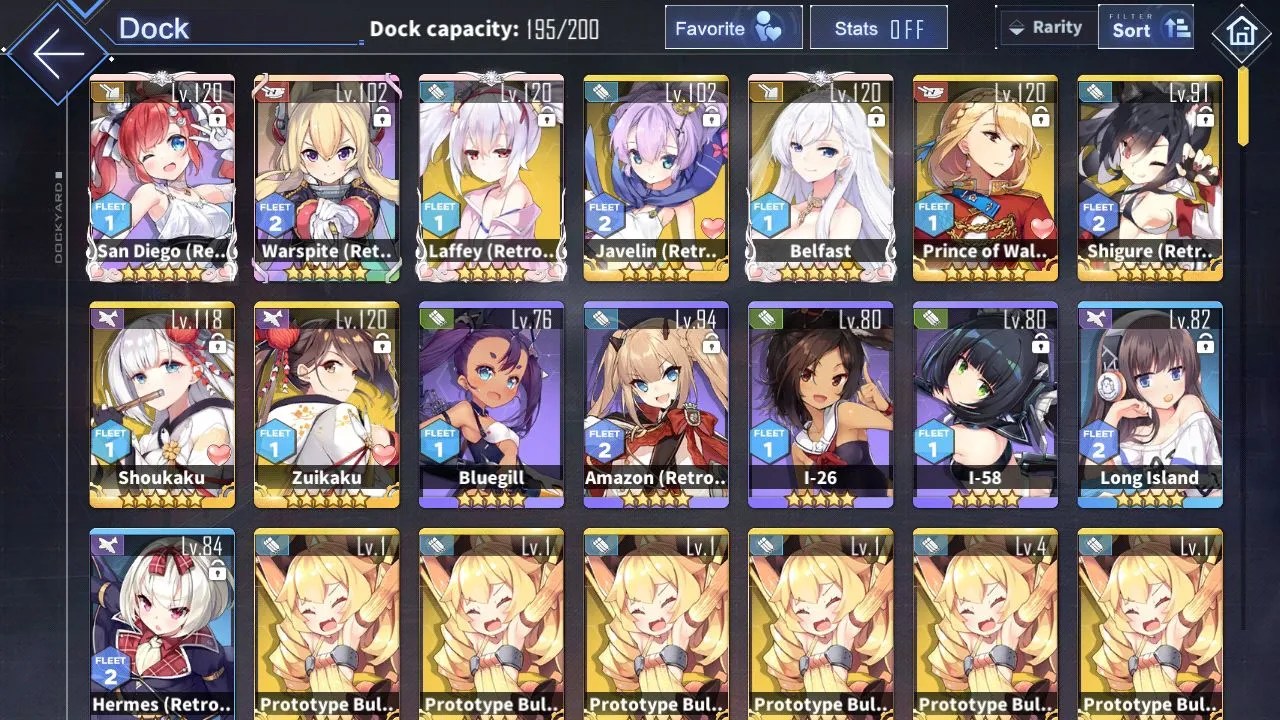Toggle the Stats OFF button

tap(879, 29)
